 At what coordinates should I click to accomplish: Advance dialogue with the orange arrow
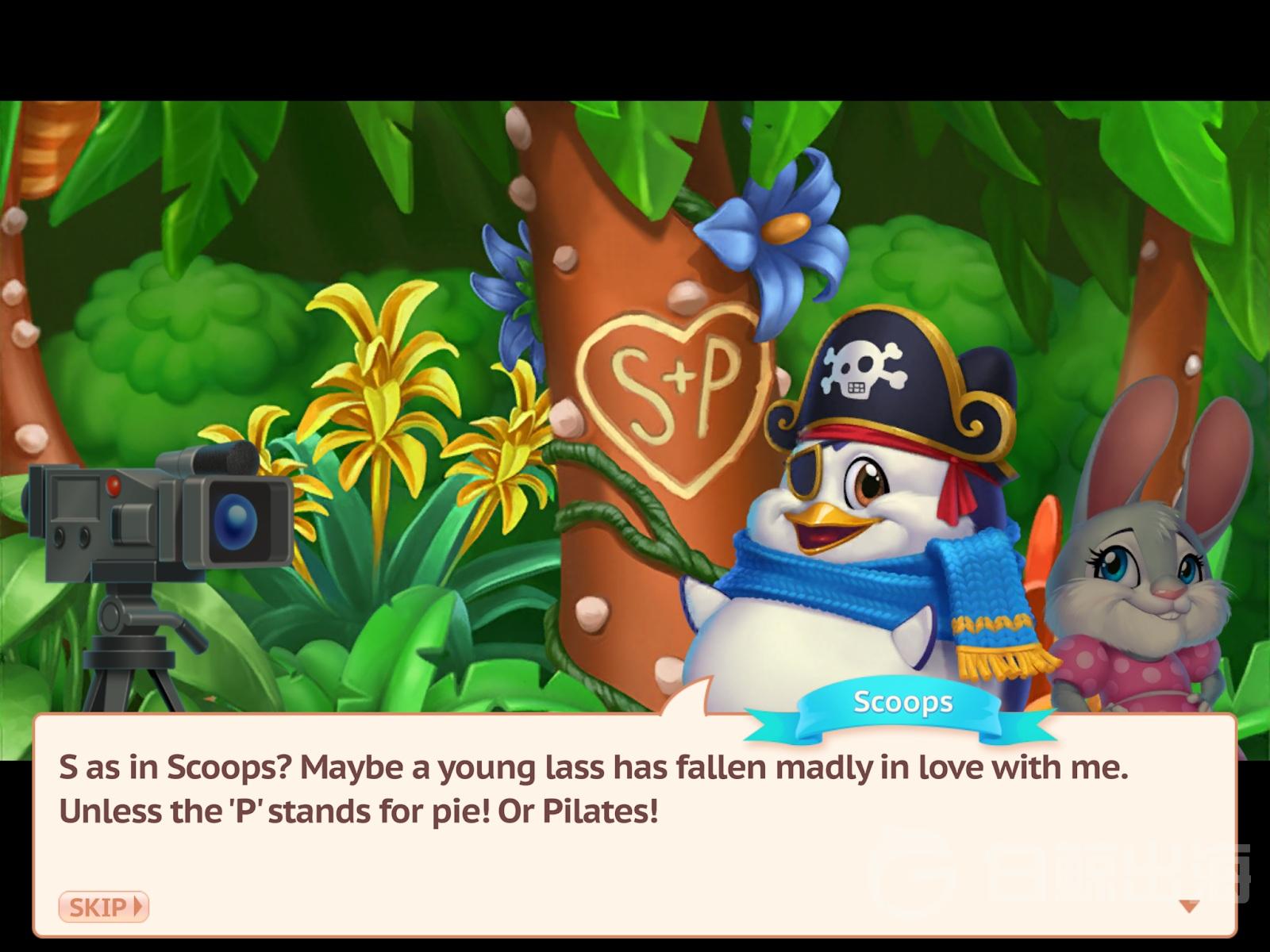pyautogui.click(x=1188, y=906)
